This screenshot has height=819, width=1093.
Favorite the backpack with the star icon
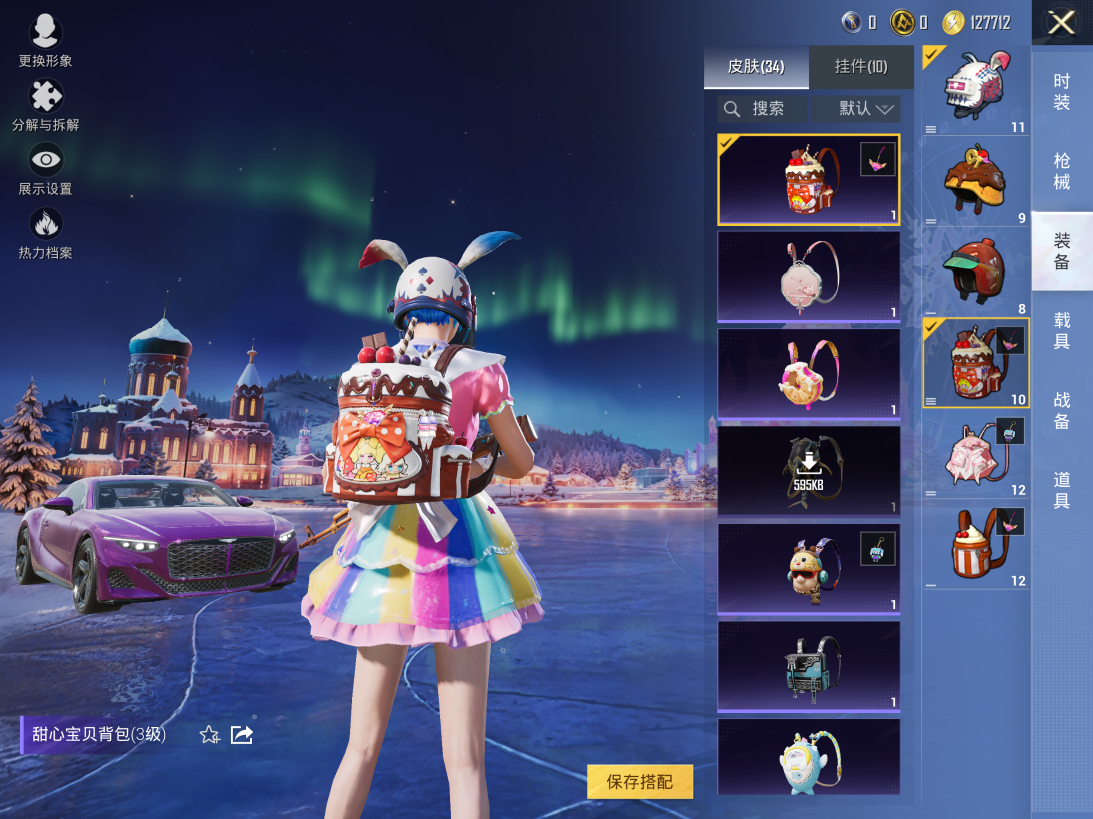[209, 735]
